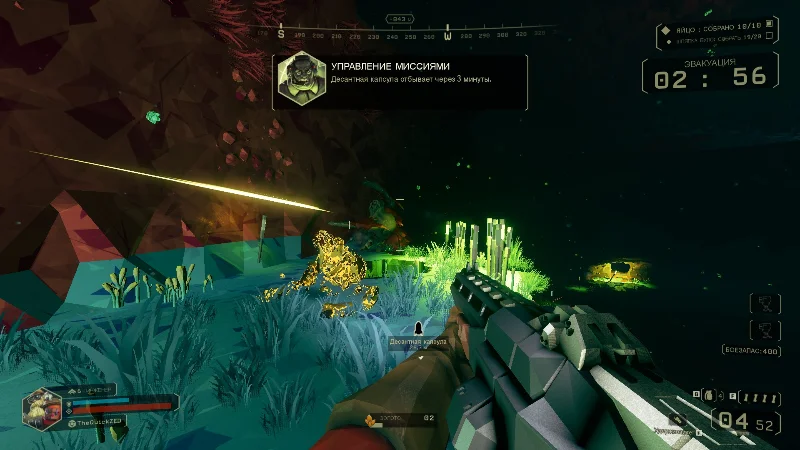Click the gold resource icon
The image size is (800, 450).
[x=370, y=418]
